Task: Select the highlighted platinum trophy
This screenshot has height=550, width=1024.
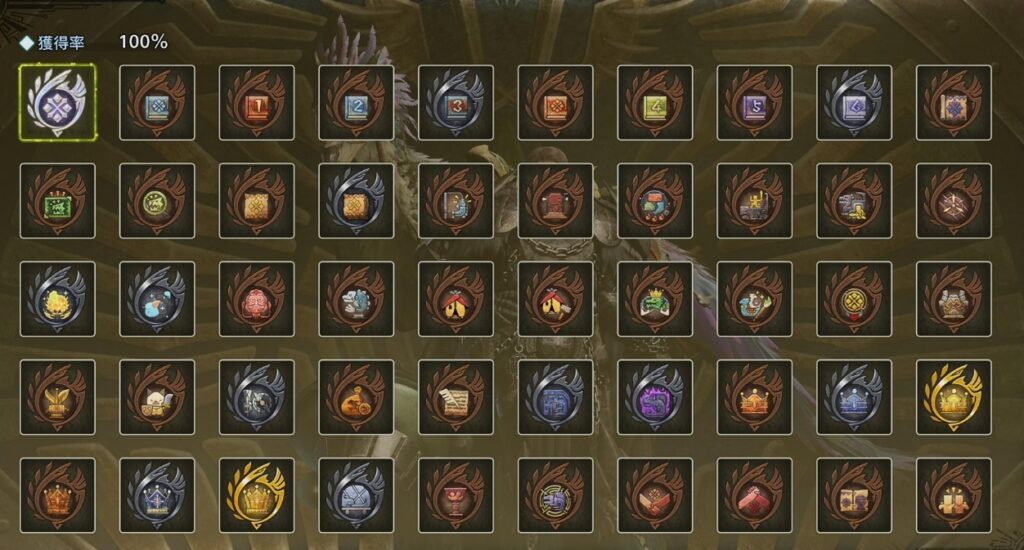Action: (x=57, y=102)
